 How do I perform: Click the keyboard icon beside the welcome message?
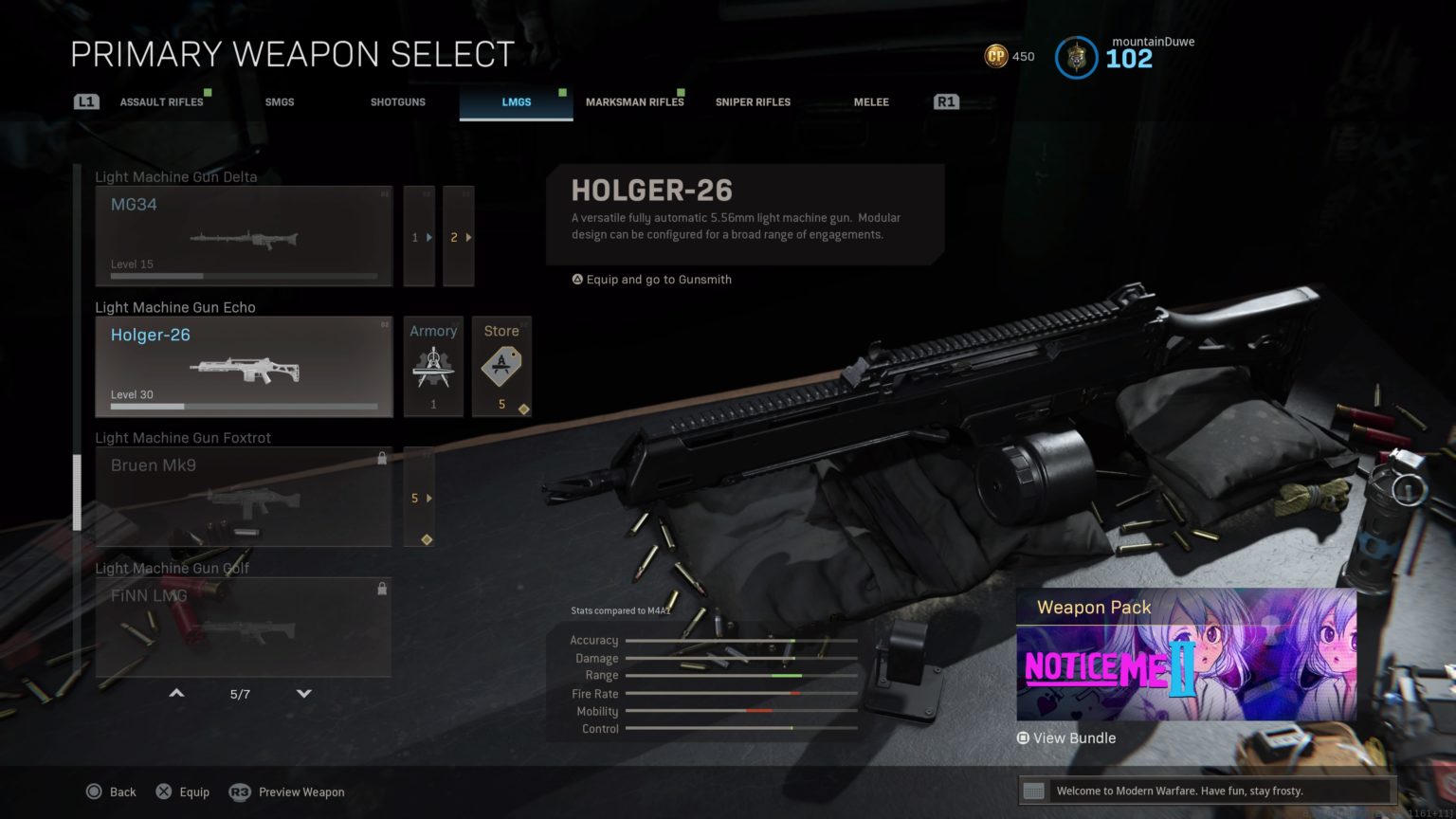click(x=1035, y=790)
